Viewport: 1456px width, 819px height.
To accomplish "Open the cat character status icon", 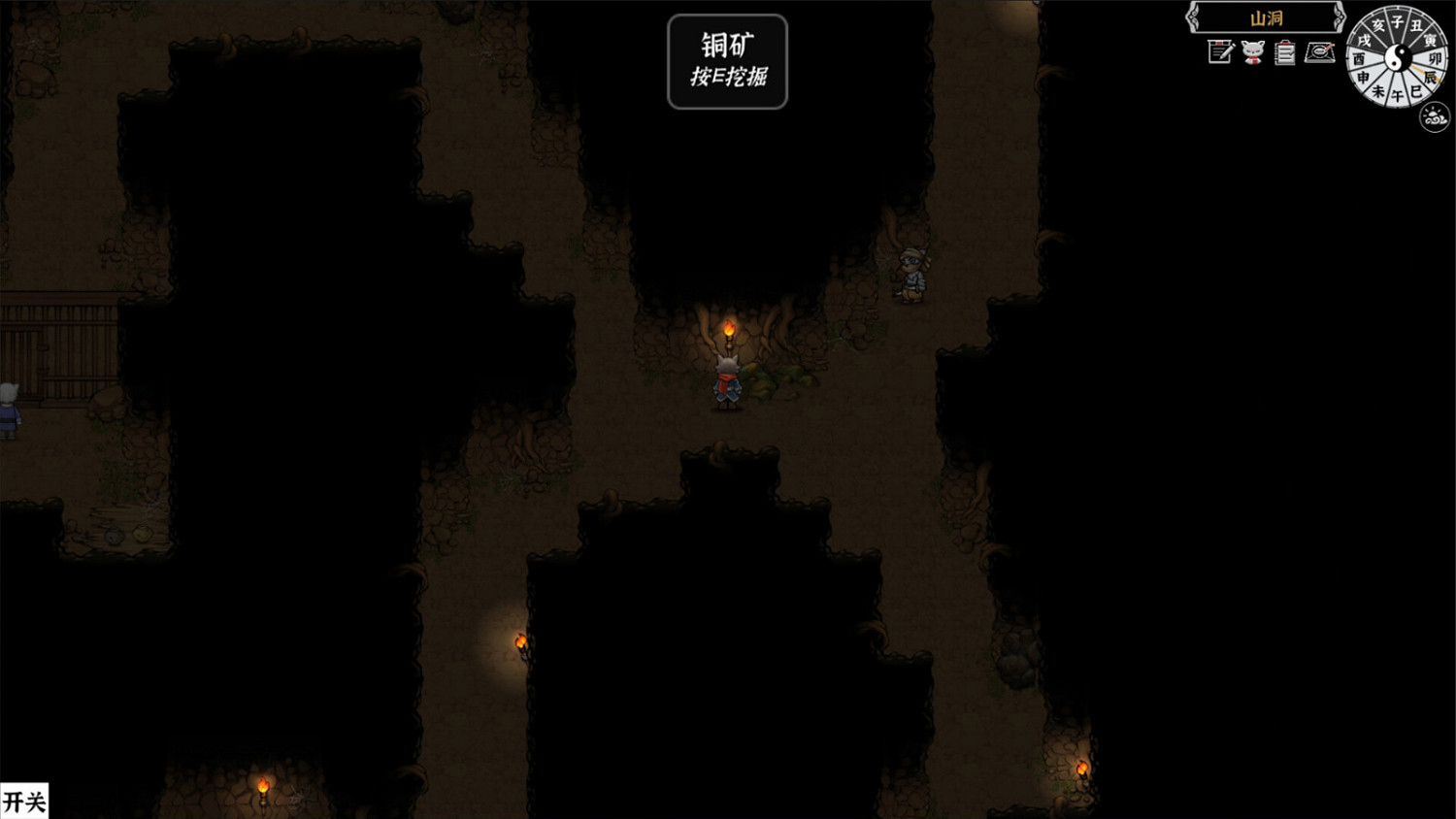I will click(1253, 52).
